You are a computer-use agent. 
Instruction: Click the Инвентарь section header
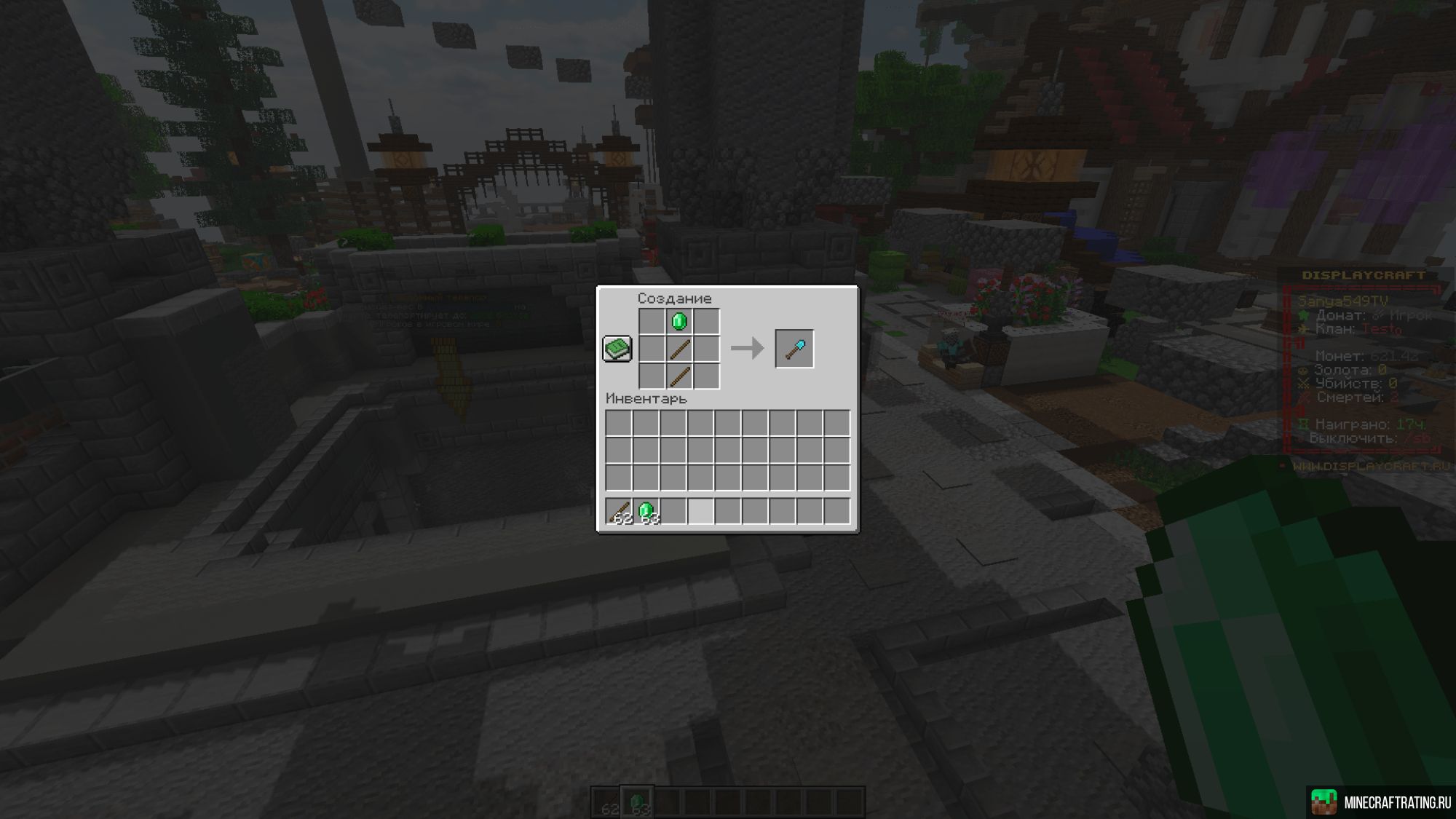point(646,398)
